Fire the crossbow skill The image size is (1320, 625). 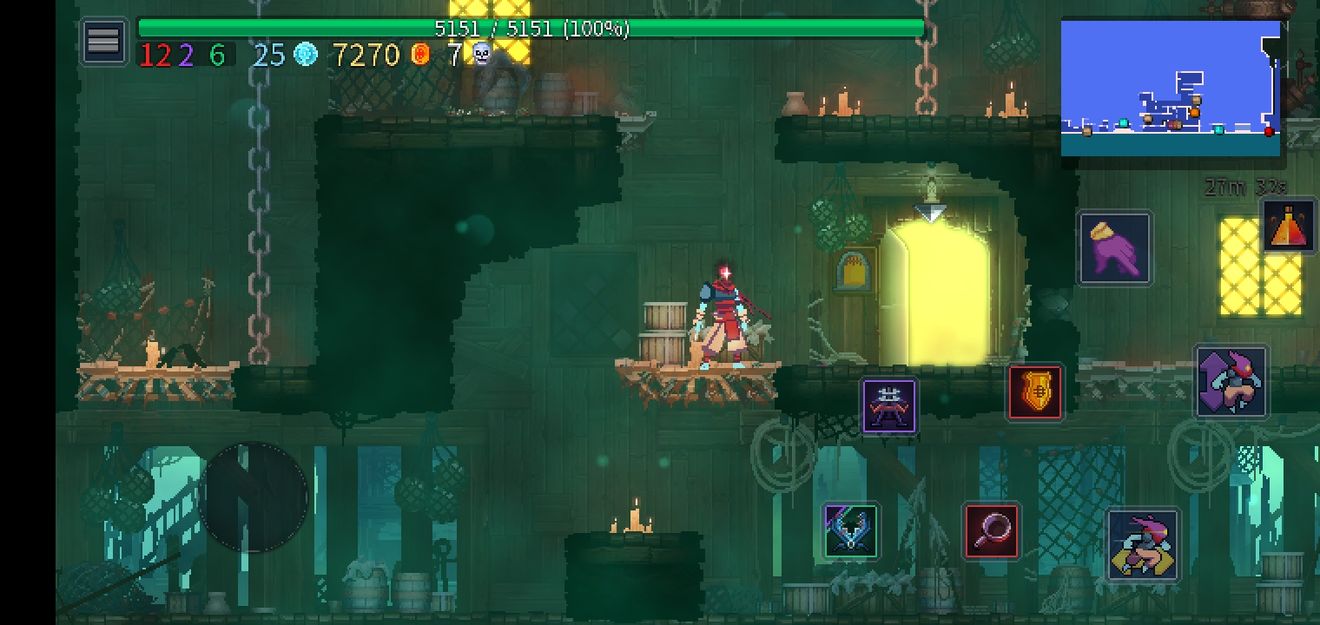[851, 531]
